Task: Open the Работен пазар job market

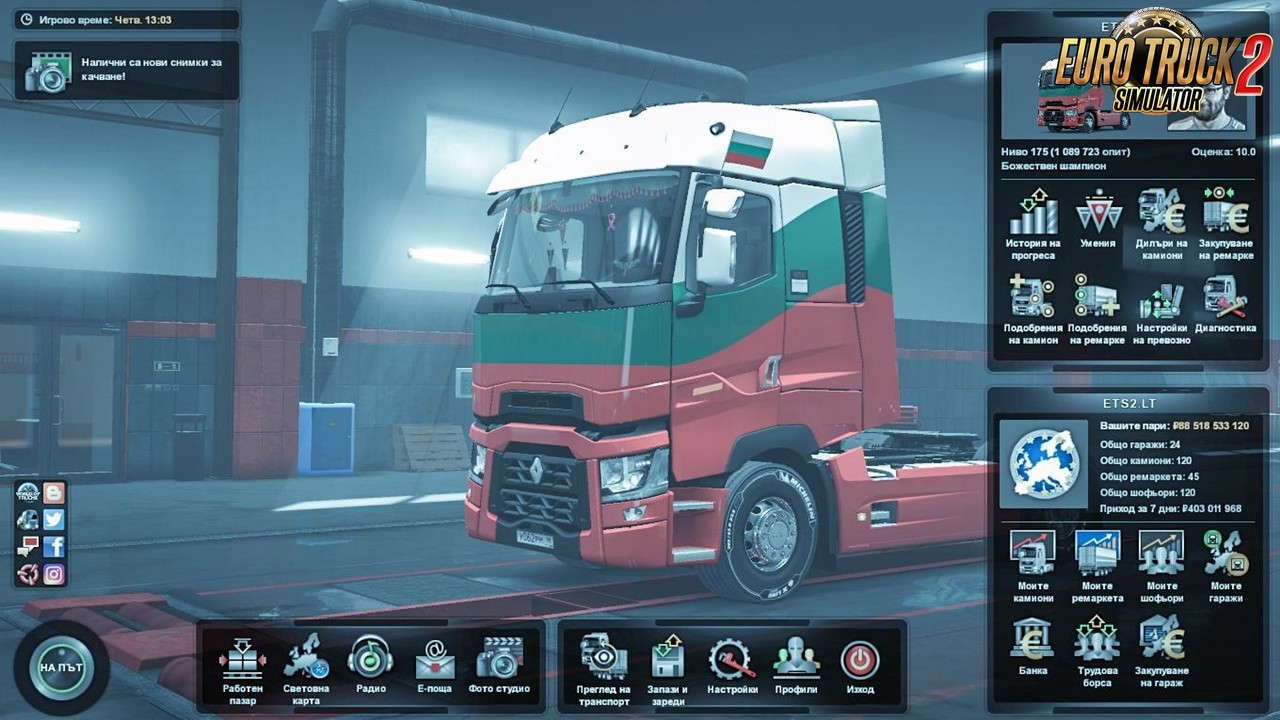Action: (x=241, y=664)
